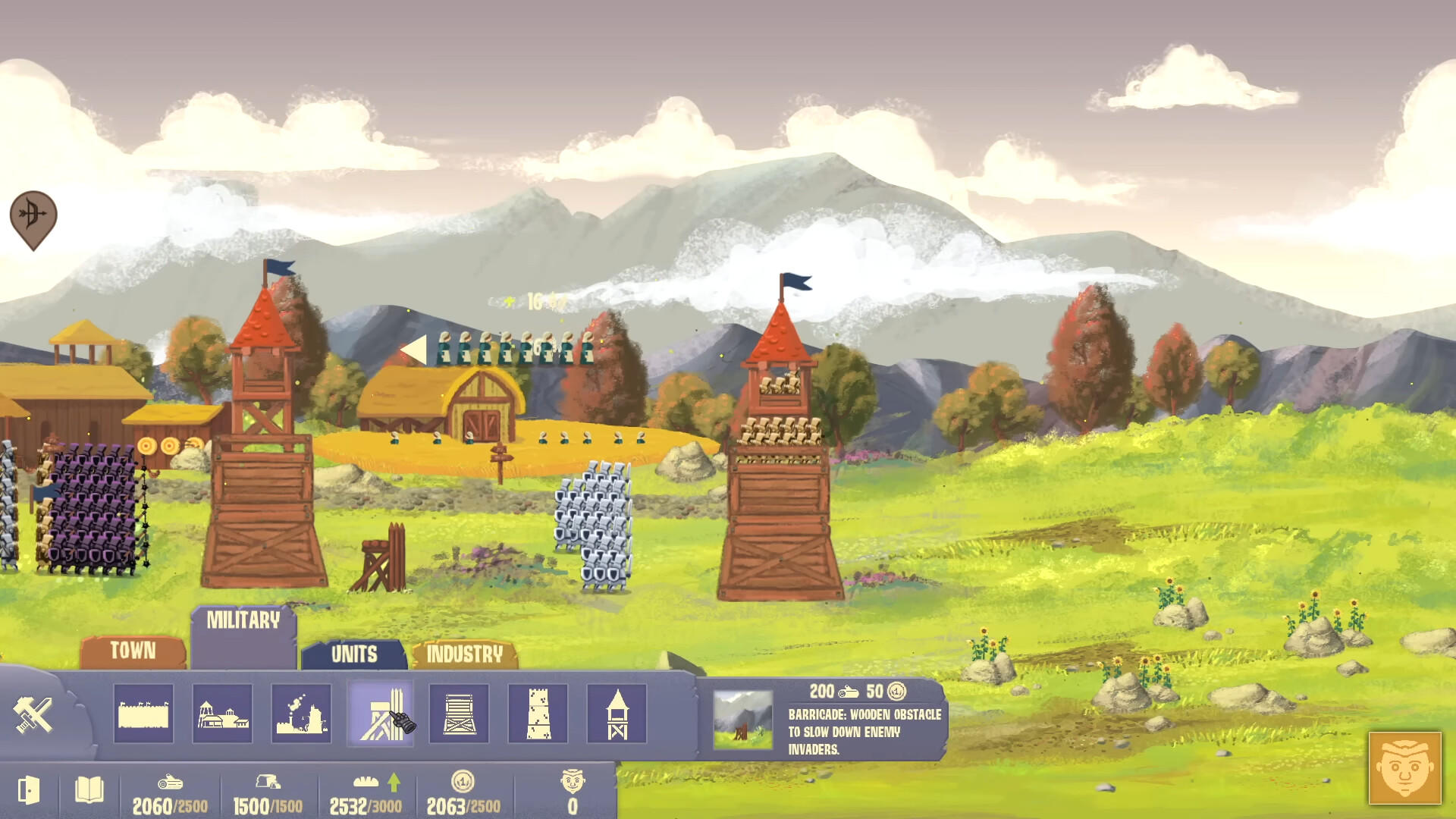Switch to the Units tab
This screenshot has height=819, width=1456.
(x=353, y=654)
